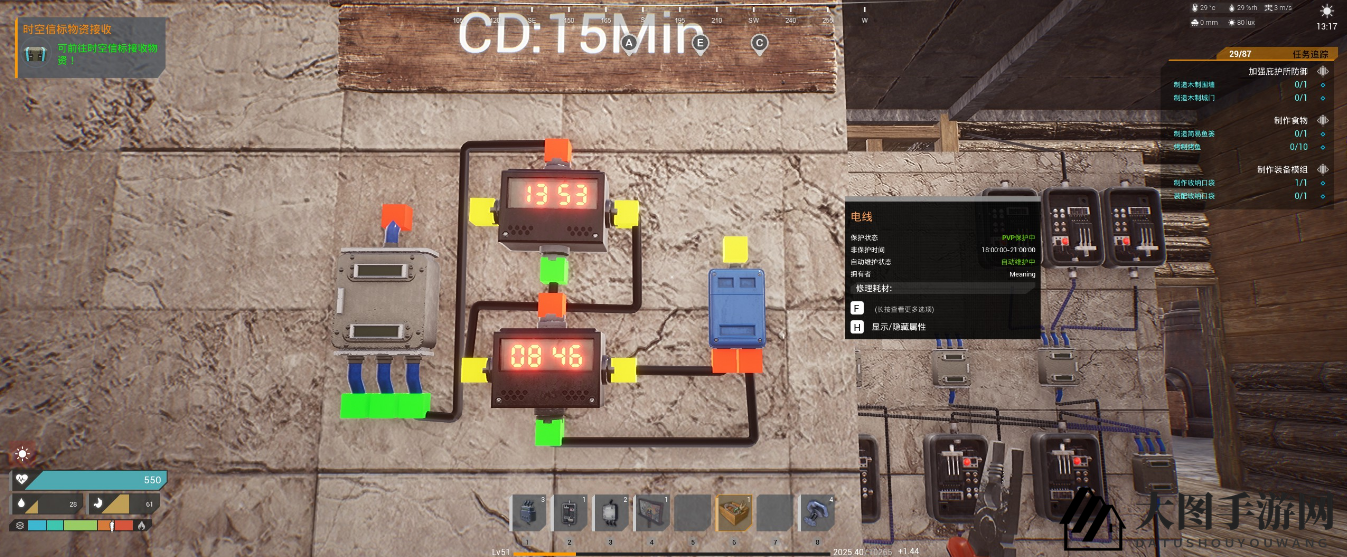Screen dimensions: 1347x557
Task: Select compass waypoint marker C
Action: 760,43
